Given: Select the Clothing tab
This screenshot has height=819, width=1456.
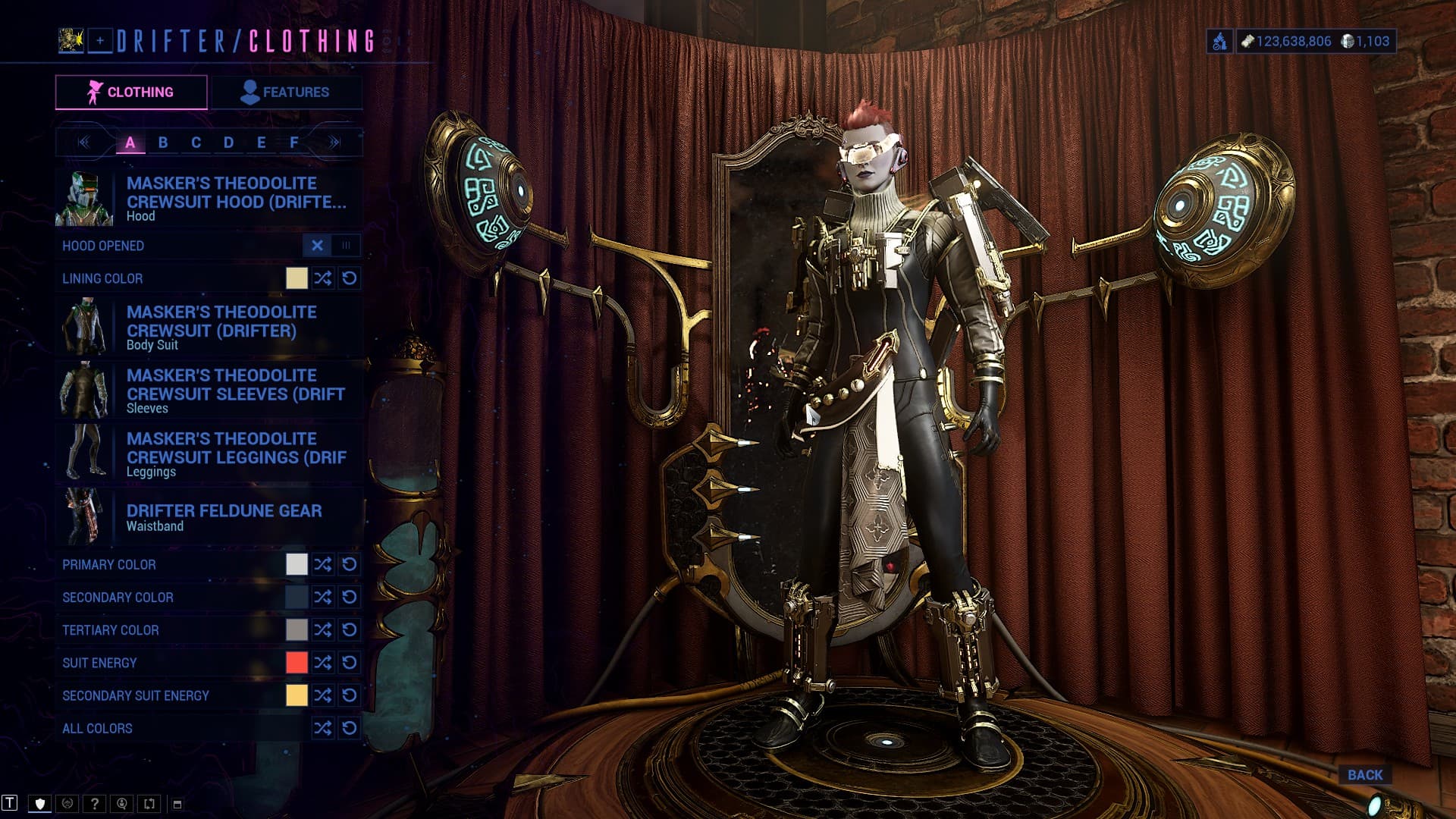Looking at the screenshot, I should 131,93.
